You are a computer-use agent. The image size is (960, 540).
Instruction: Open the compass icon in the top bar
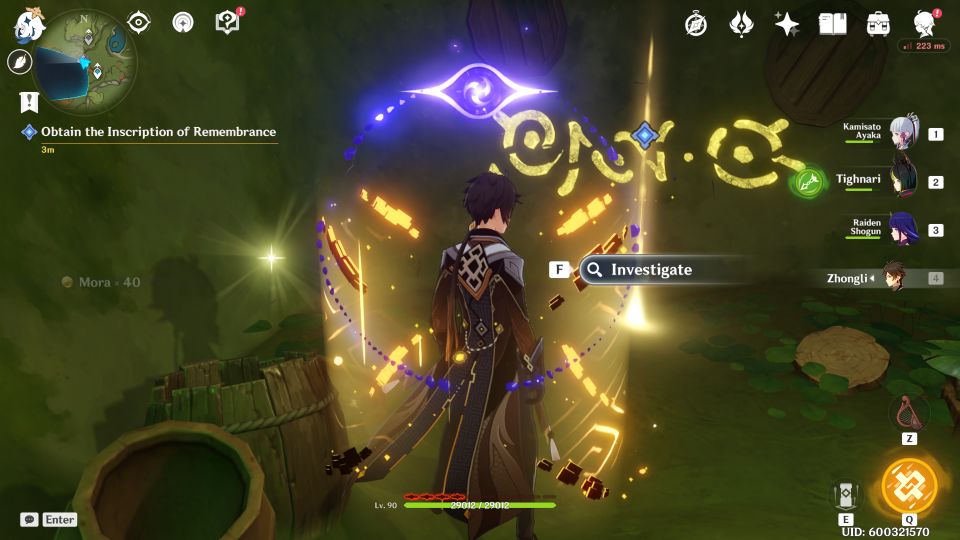tap(696, 24)
